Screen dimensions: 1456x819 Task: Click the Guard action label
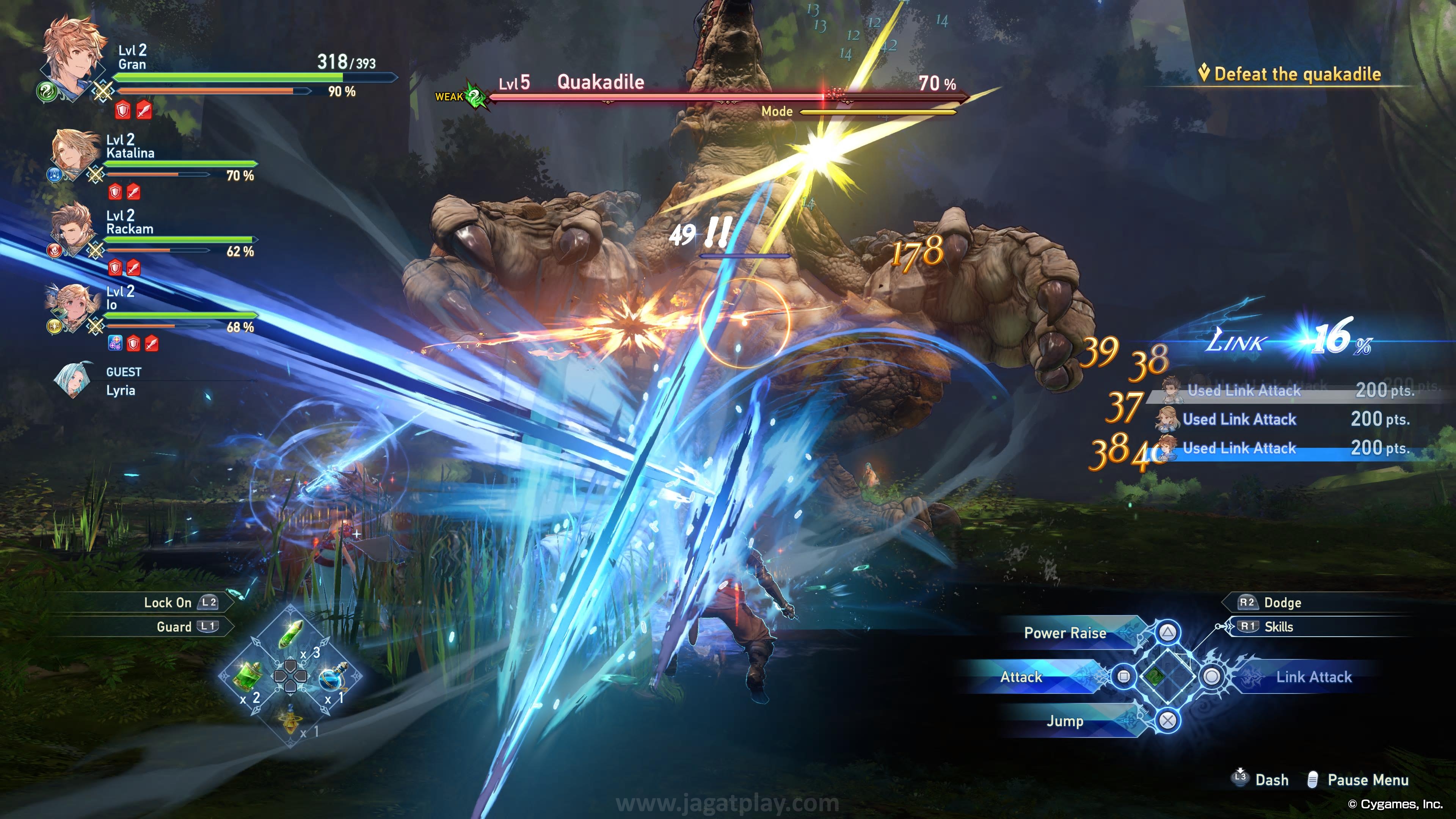click(x=174, y=627)
